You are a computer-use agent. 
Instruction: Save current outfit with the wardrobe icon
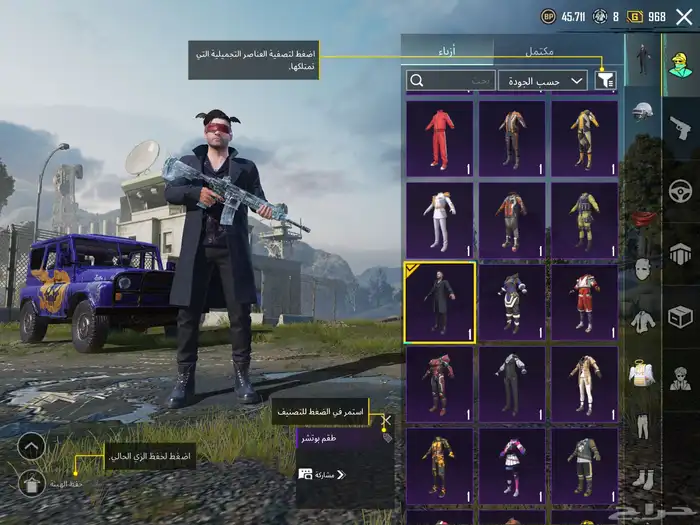coord(31,483)
